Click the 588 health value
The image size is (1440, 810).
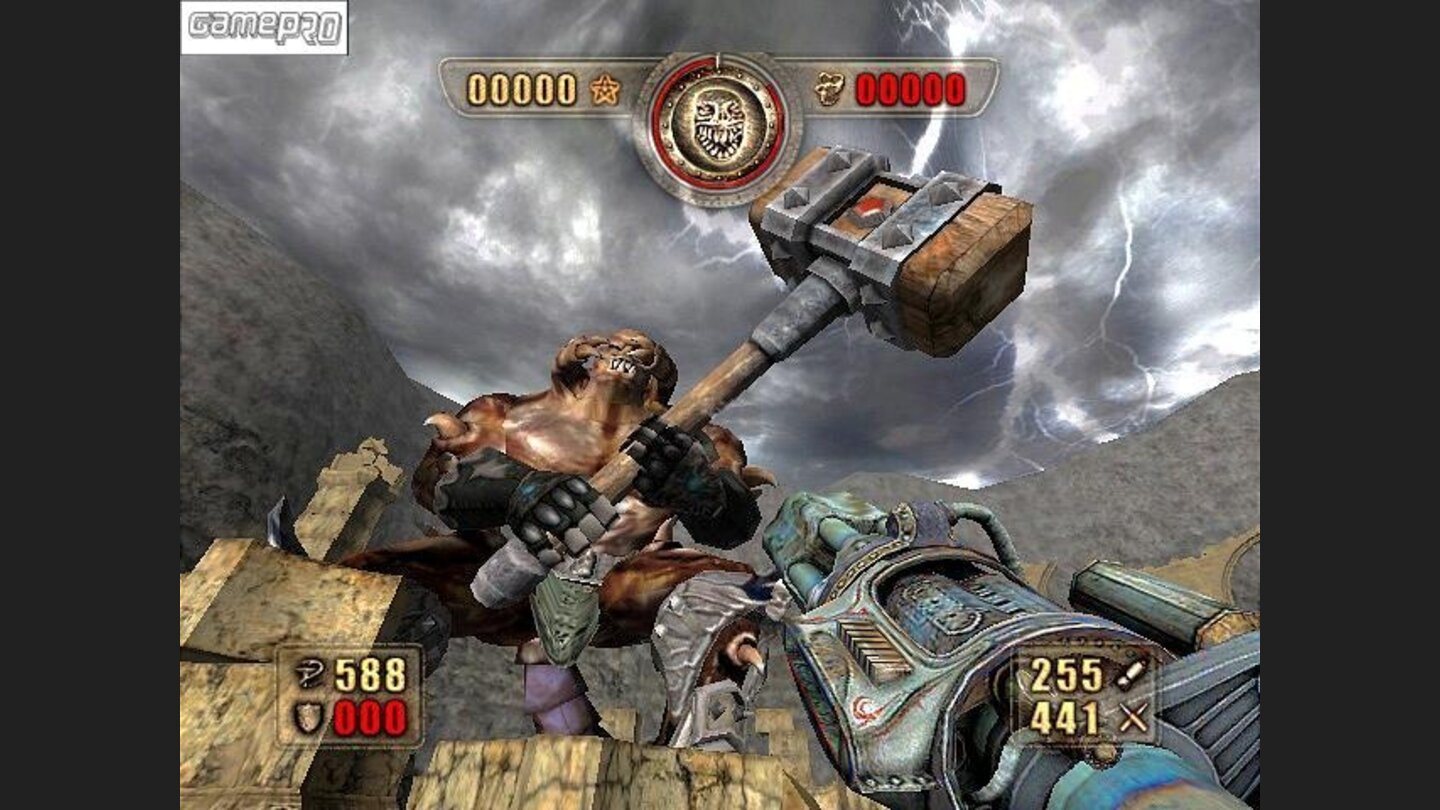tap(372, 672)
